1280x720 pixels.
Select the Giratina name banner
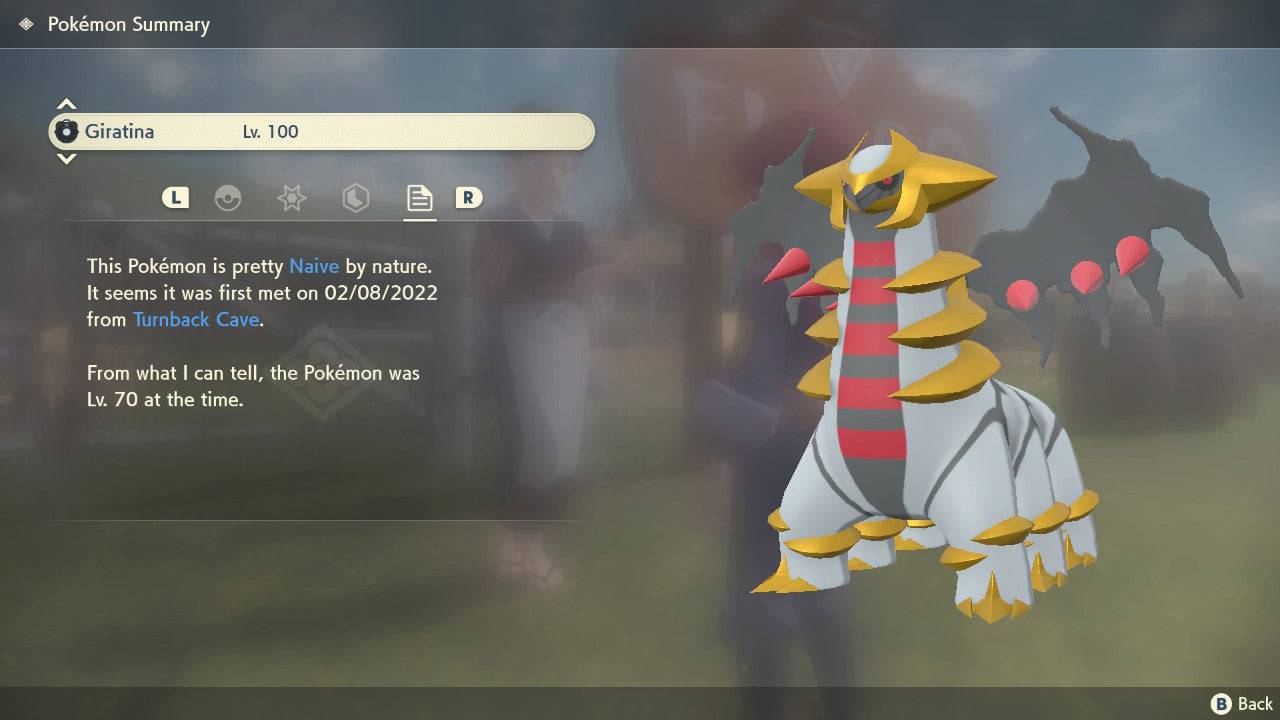(x=320, y=131)
